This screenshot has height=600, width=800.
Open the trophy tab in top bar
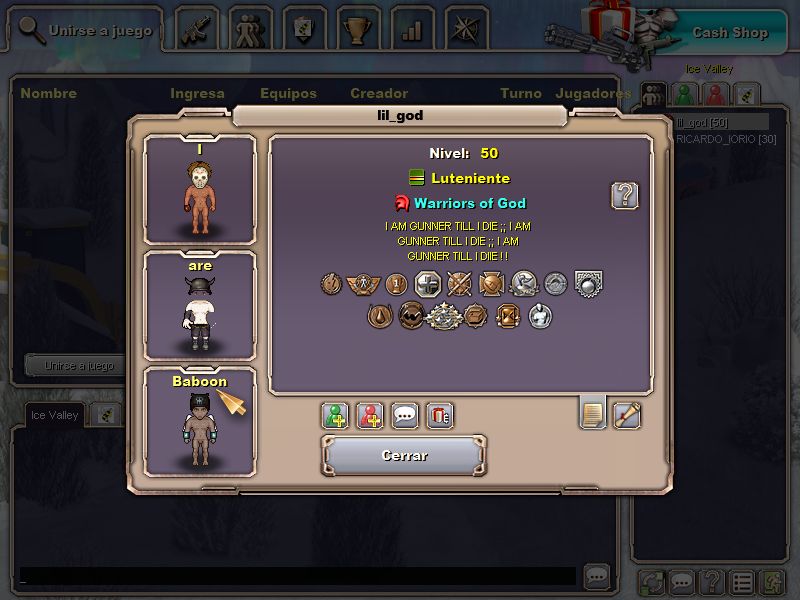(x=358, y=28)
